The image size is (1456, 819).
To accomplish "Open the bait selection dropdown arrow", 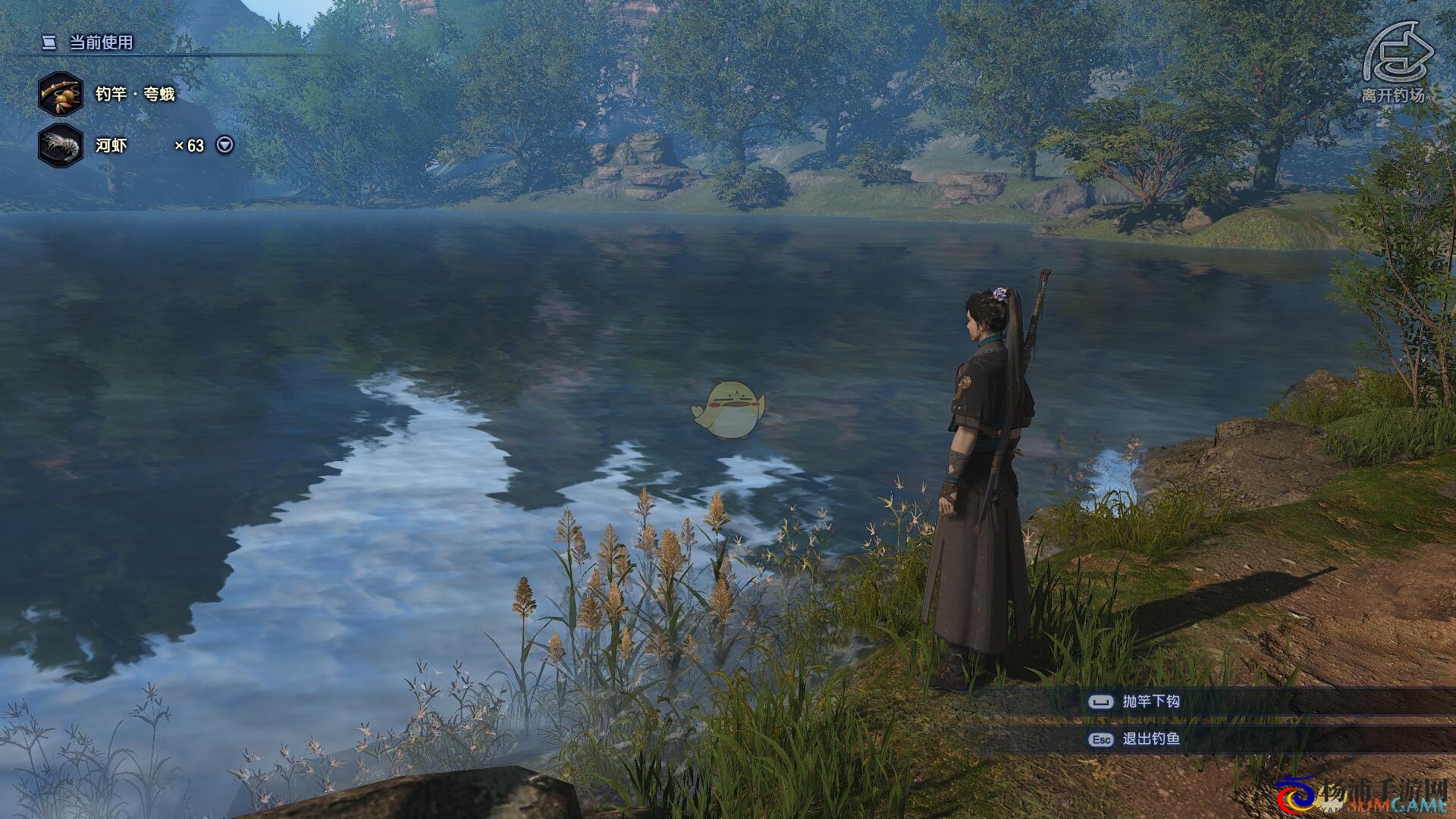I will (x=225, y=145).
